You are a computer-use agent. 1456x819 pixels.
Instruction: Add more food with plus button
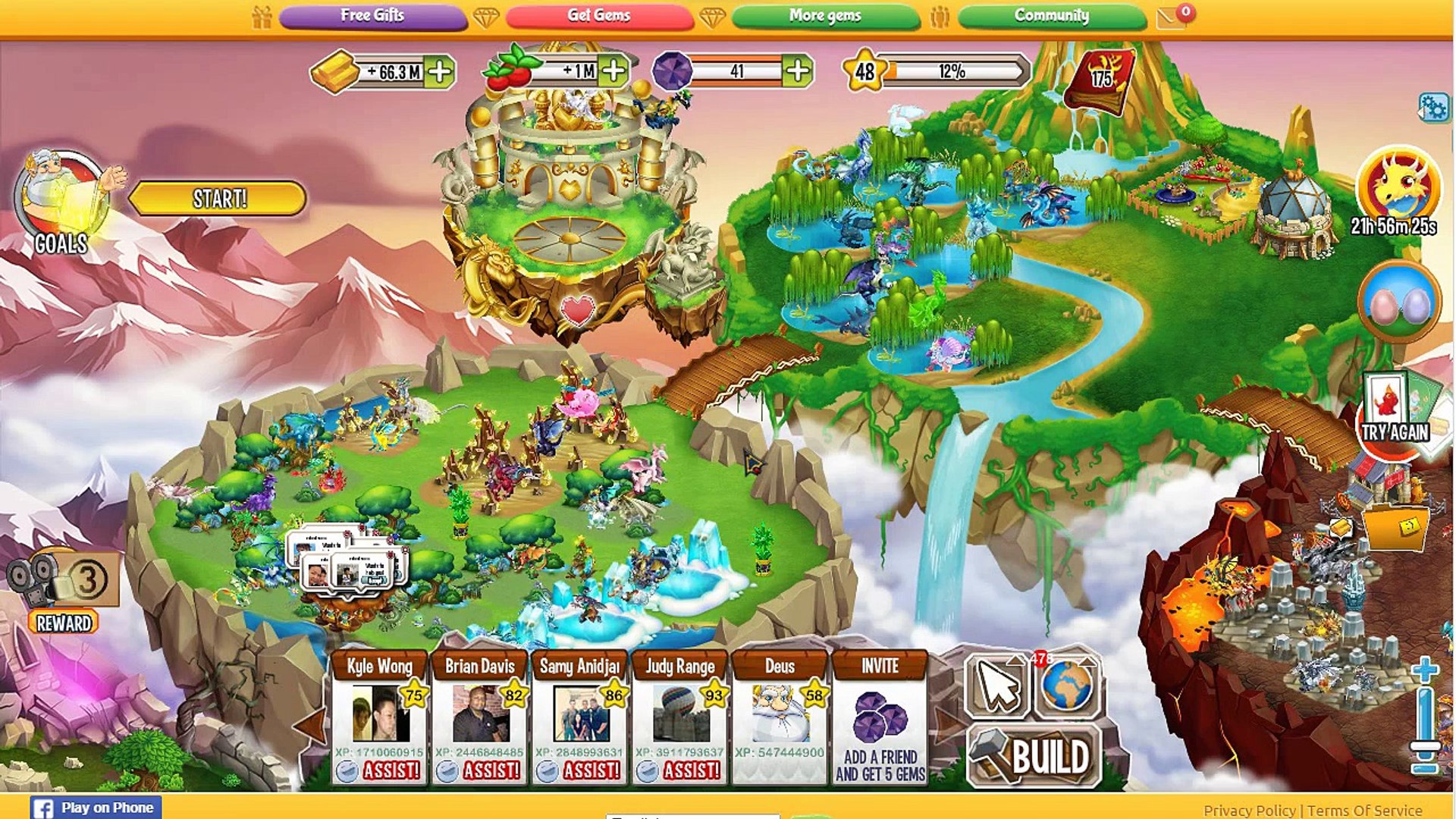click(613, 71)
